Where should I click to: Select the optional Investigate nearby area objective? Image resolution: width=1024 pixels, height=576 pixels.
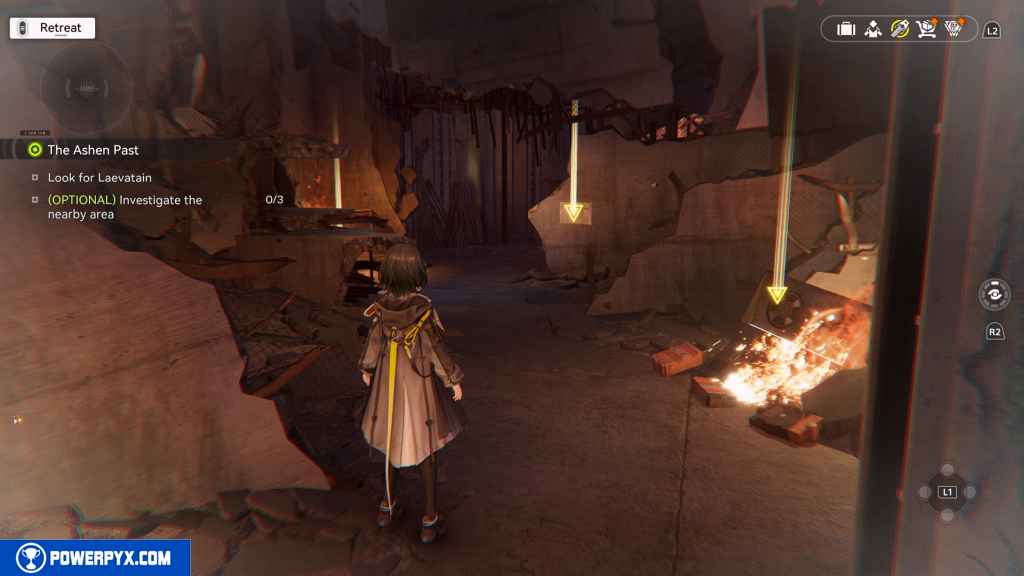coord(124,207)
